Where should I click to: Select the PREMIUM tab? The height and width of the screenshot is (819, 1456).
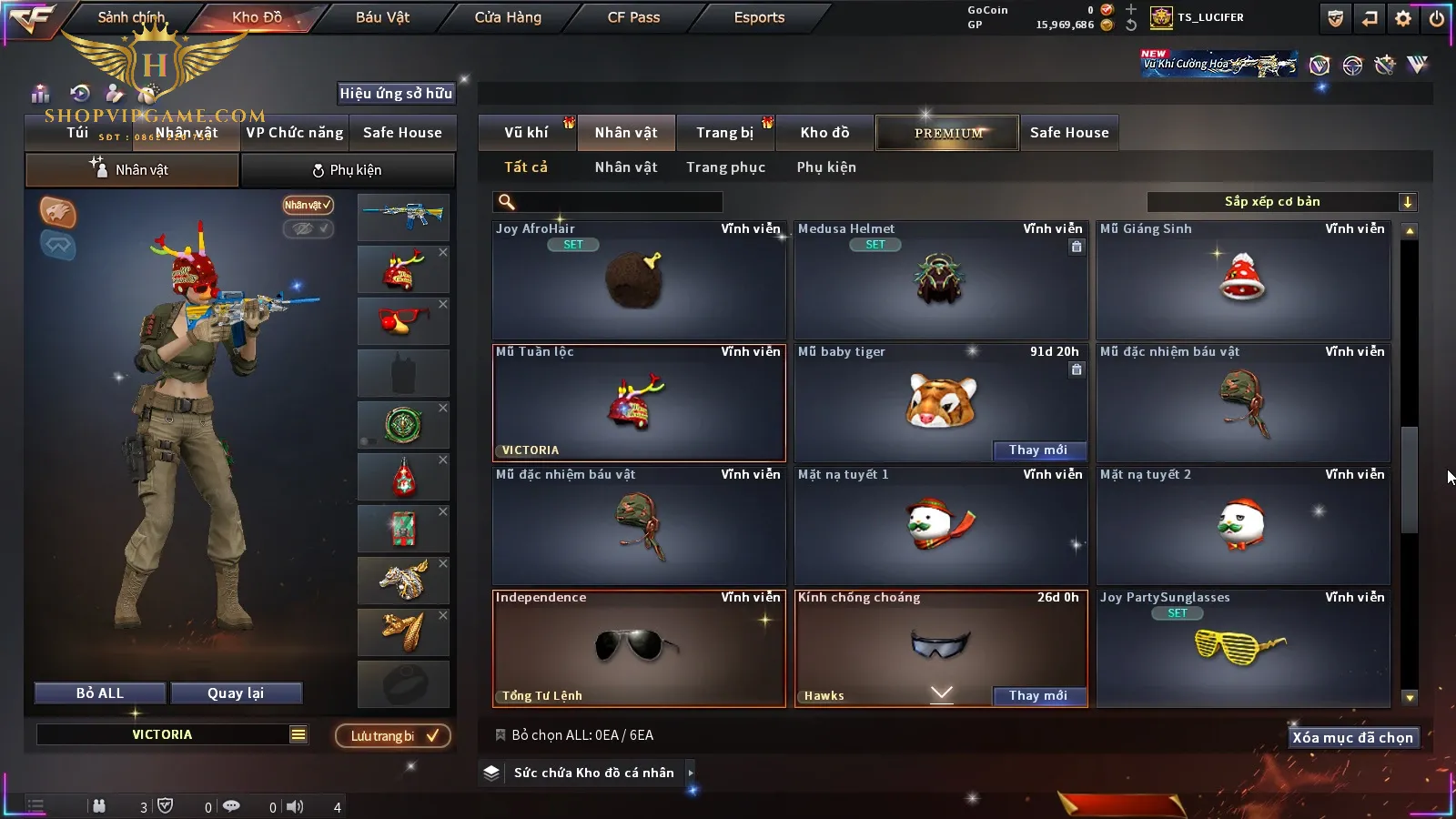947,133
